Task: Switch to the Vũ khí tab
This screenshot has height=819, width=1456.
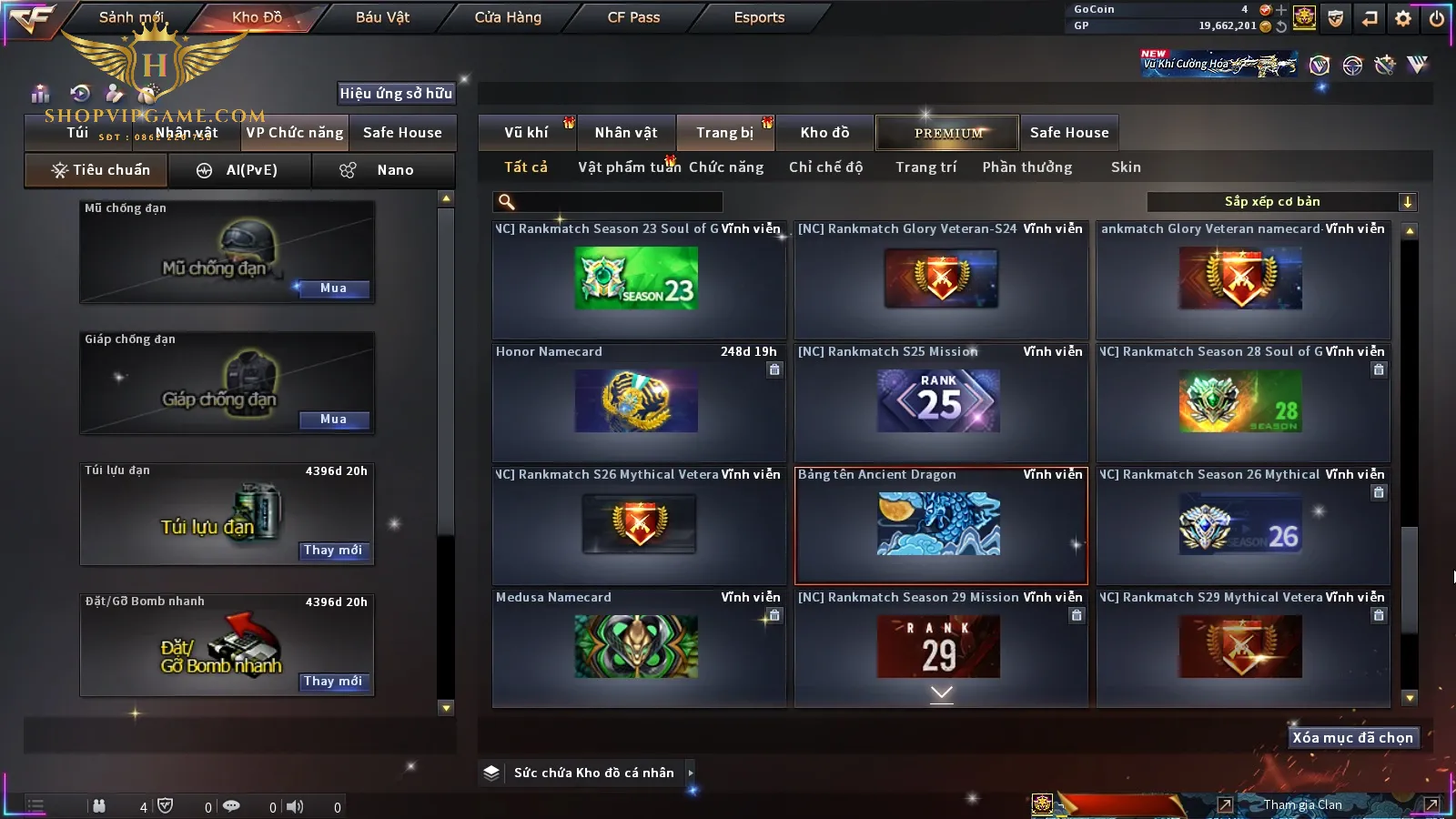Action: 526,133
